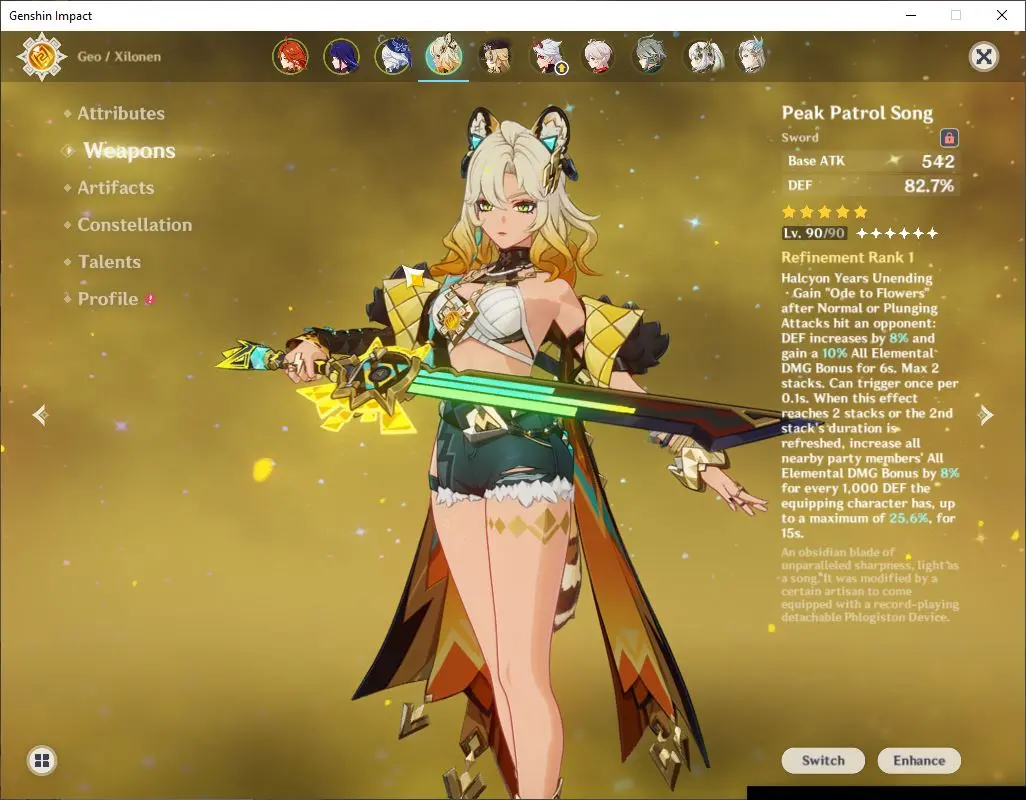Viewport: 1026px width, 800px height.
Task: Choose the purple-haired character portrait
Action: [x=342, y=57]
